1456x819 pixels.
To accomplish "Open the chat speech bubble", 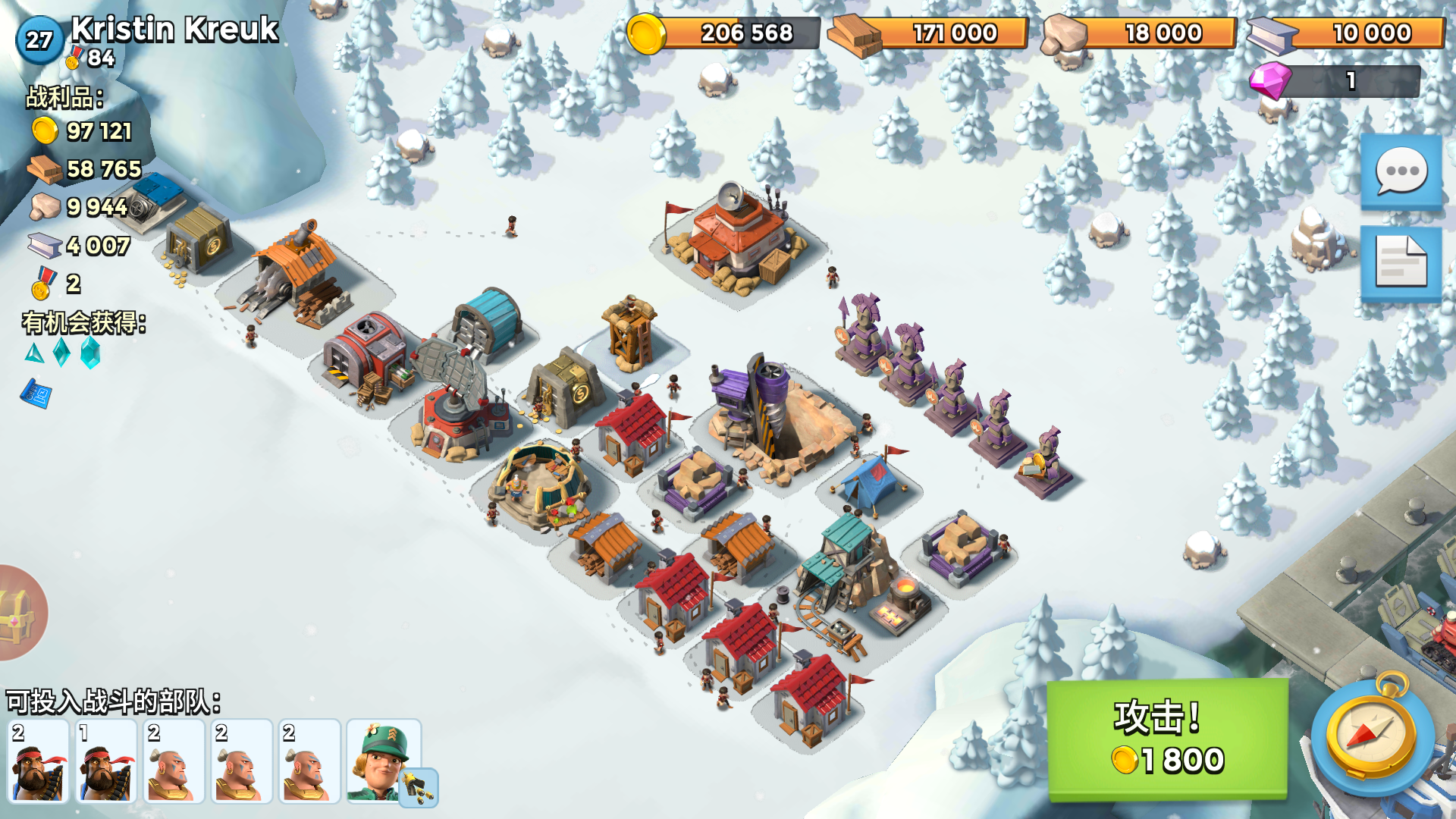I will click(1401, 171).
